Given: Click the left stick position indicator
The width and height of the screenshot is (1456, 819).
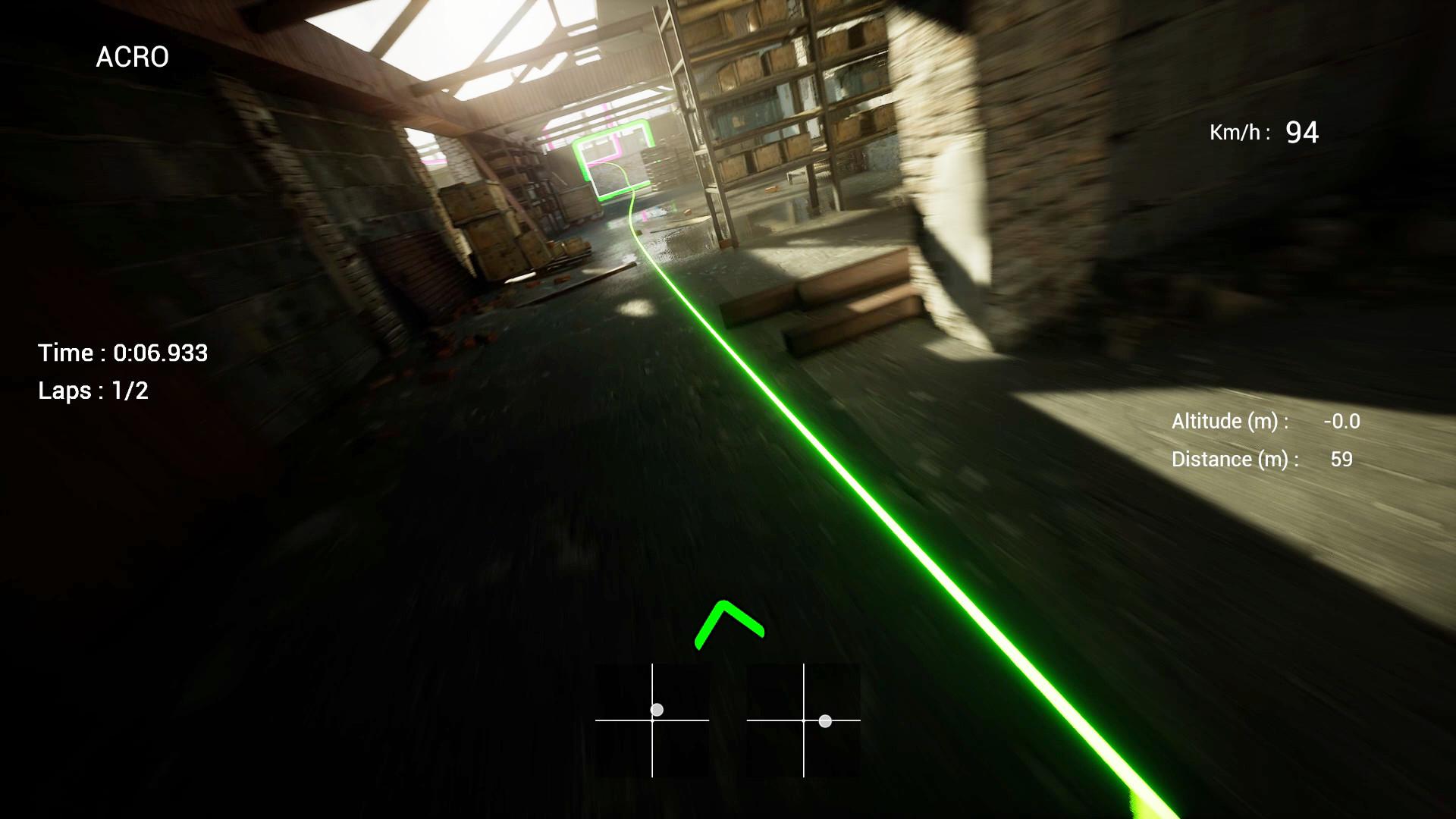Looking at the screenshot, I should pyautogui.click(x=655, y=709).
